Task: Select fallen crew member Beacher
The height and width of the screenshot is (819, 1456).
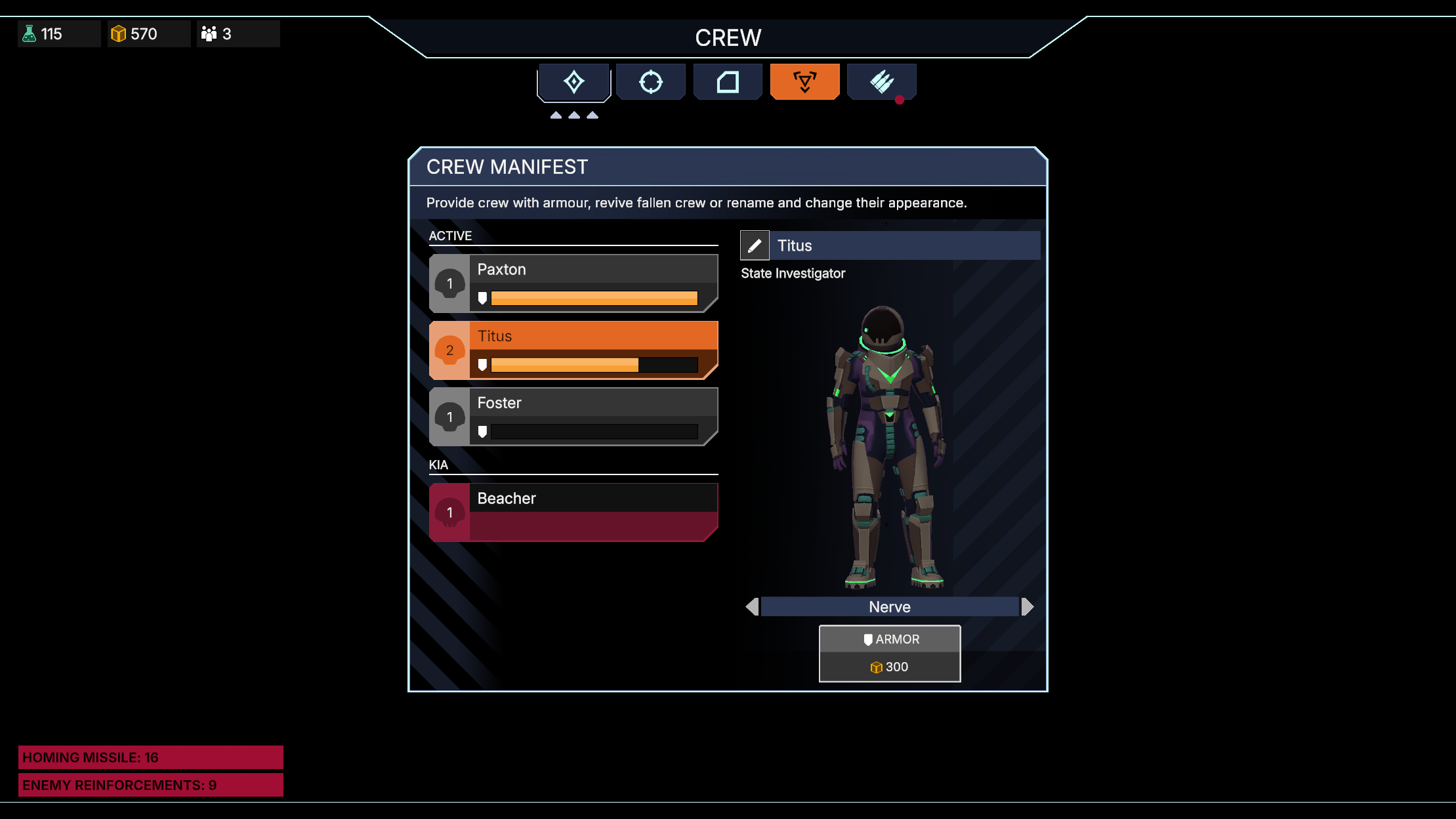Action: pos(573,513)
